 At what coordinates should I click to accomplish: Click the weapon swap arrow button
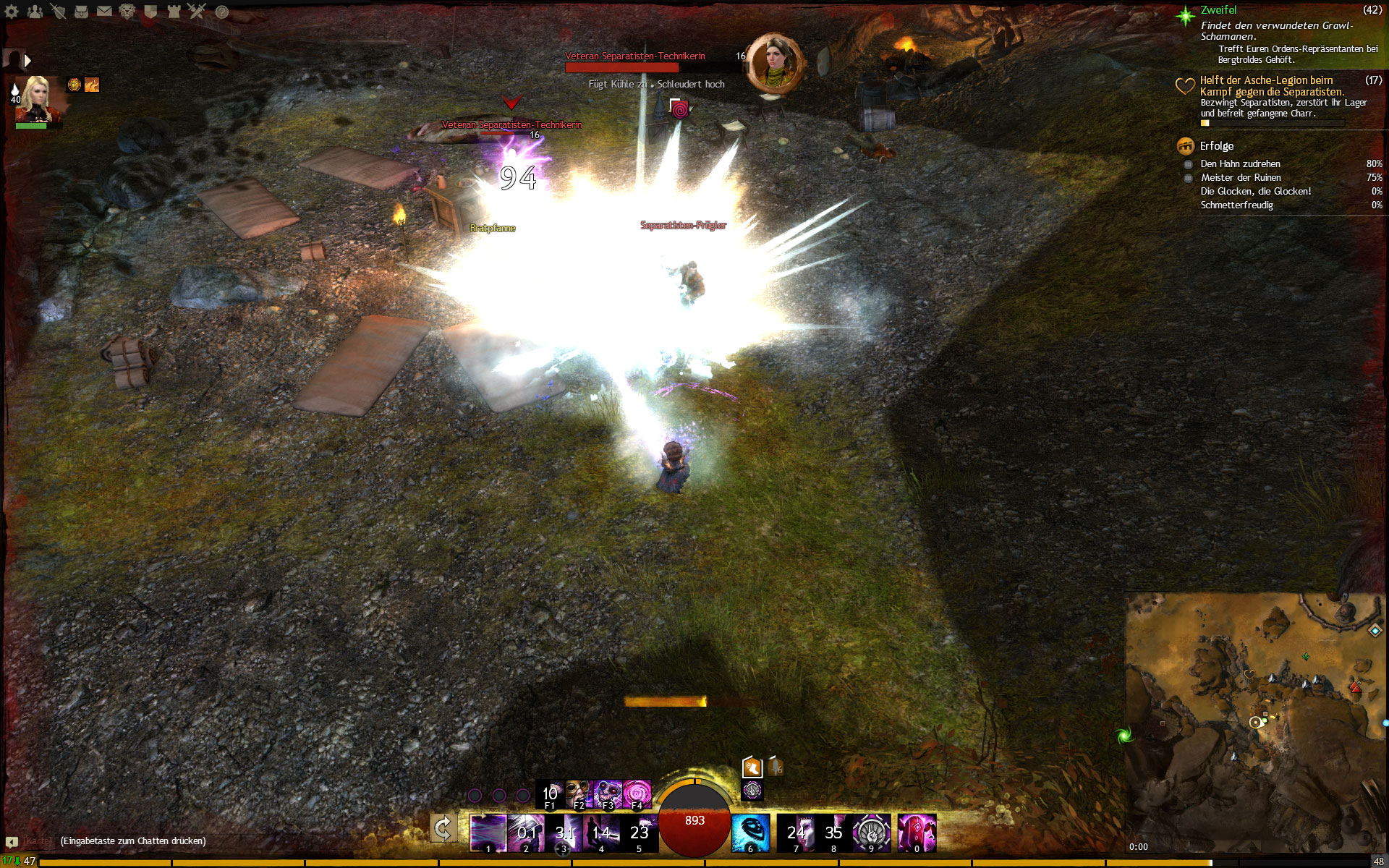[443, 829]
